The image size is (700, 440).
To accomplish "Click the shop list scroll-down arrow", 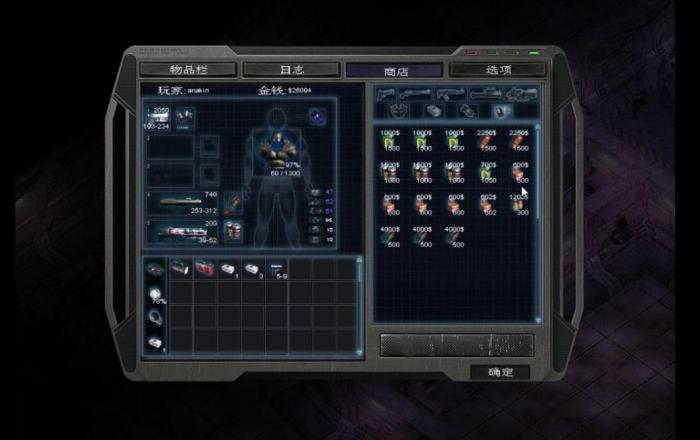I will (538, 319).
